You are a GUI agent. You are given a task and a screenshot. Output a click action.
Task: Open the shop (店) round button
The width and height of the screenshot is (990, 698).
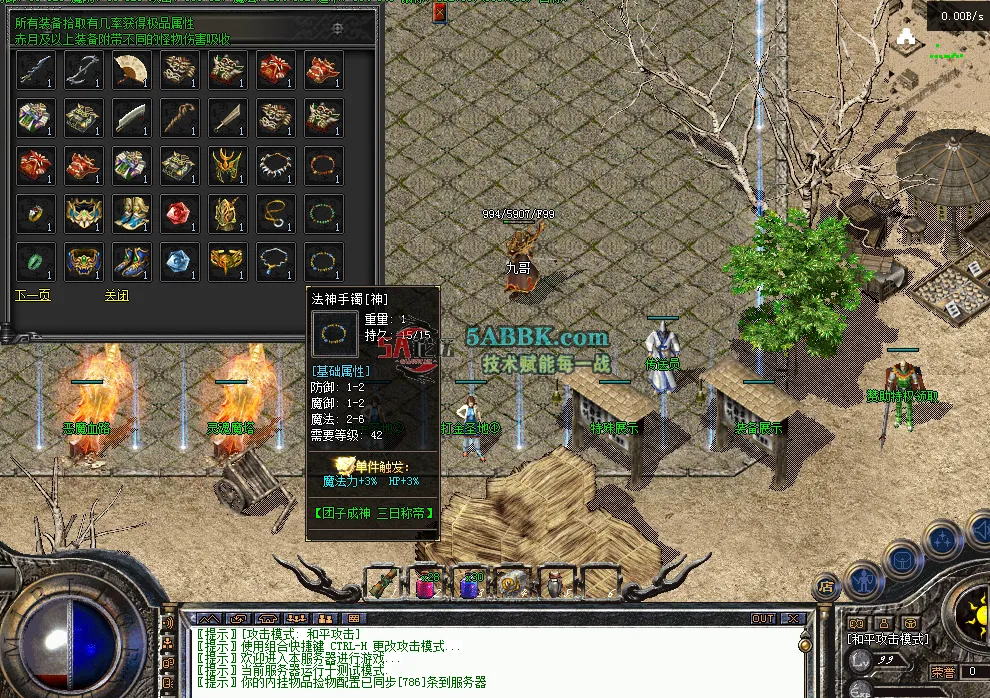[826, 587]
